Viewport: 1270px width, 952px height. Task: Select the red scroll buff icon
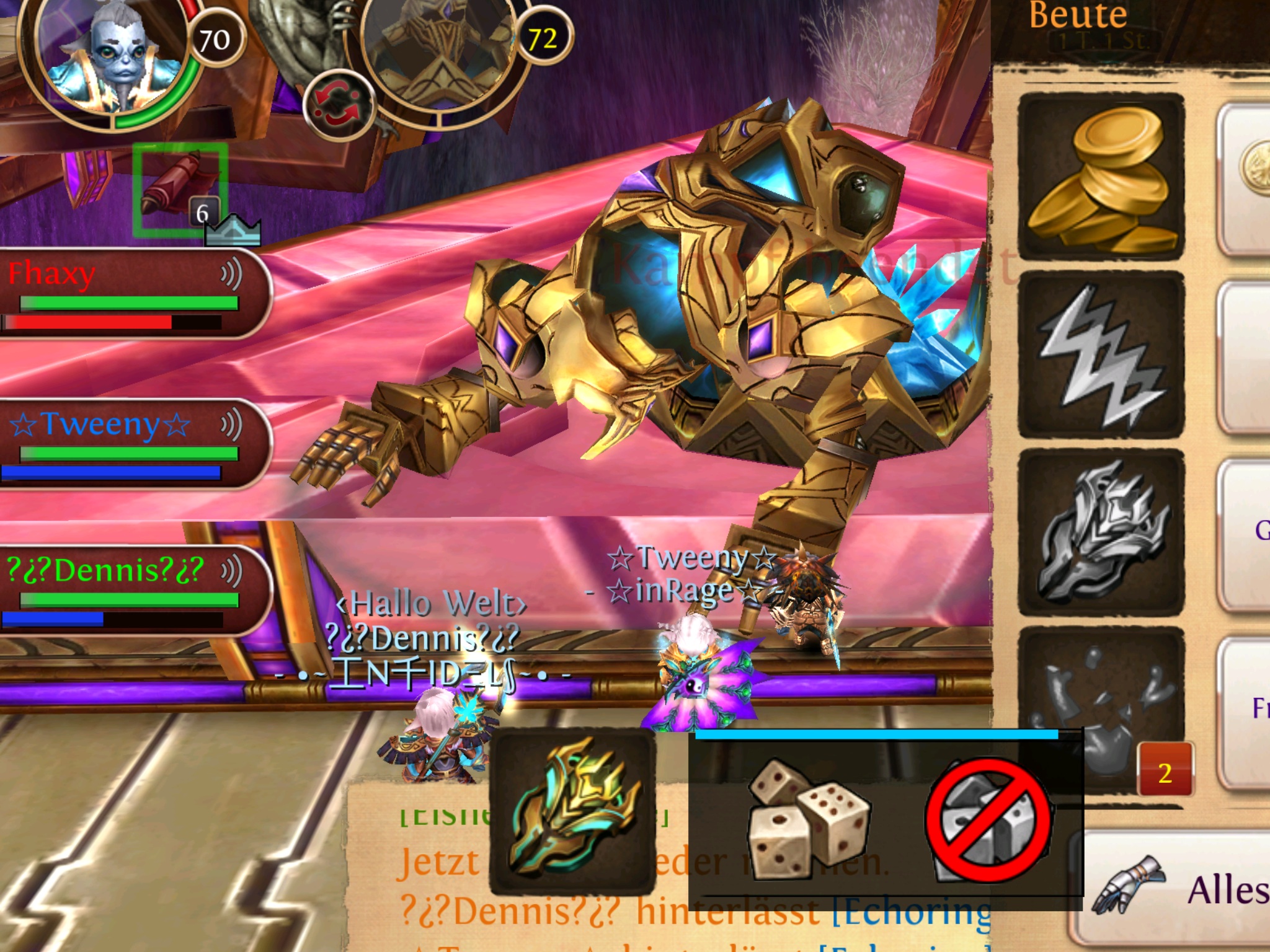[x=179, y=188]
